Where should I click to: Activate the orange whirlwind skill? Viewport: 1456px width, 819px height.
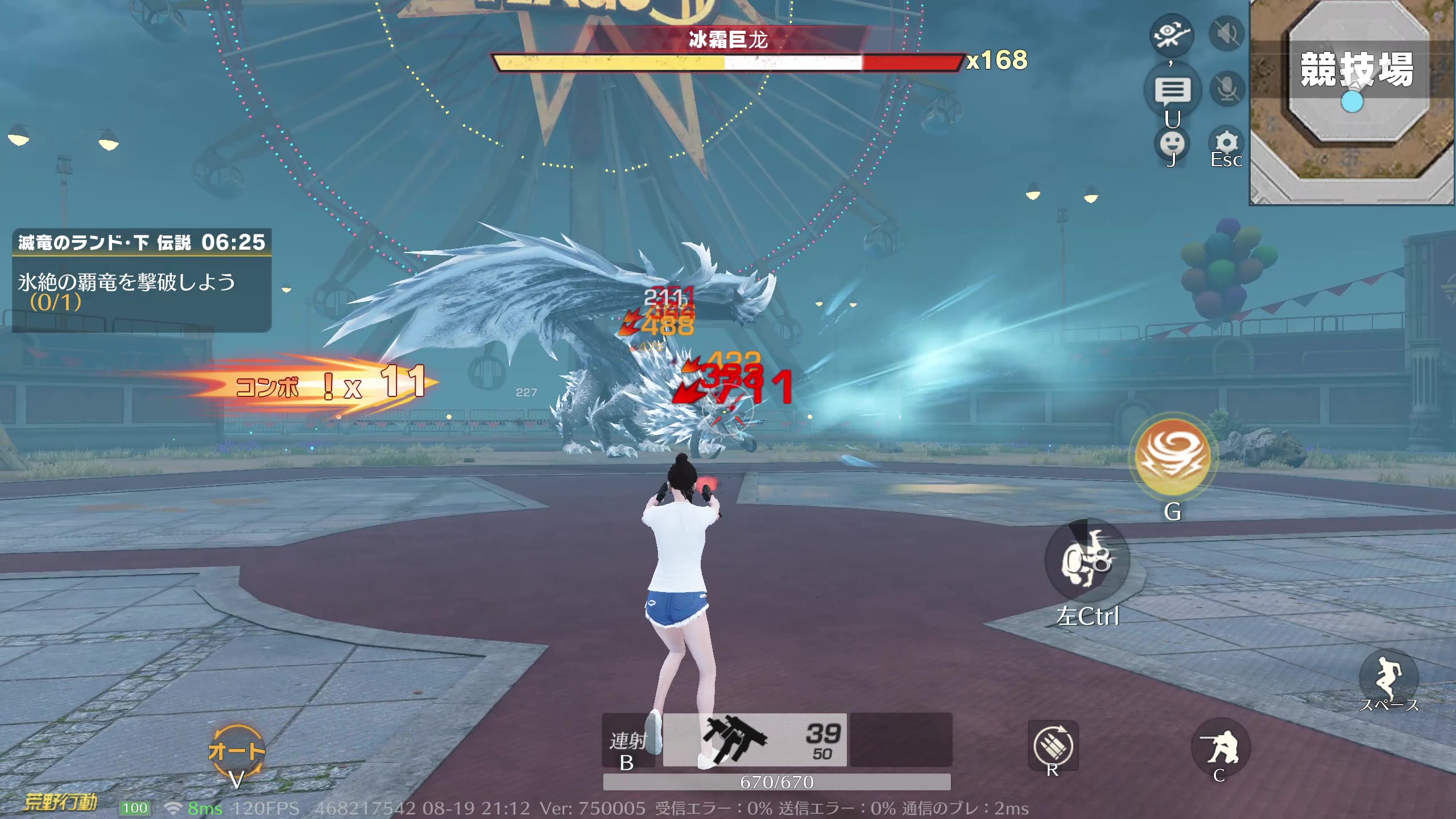pos(1172,457)
